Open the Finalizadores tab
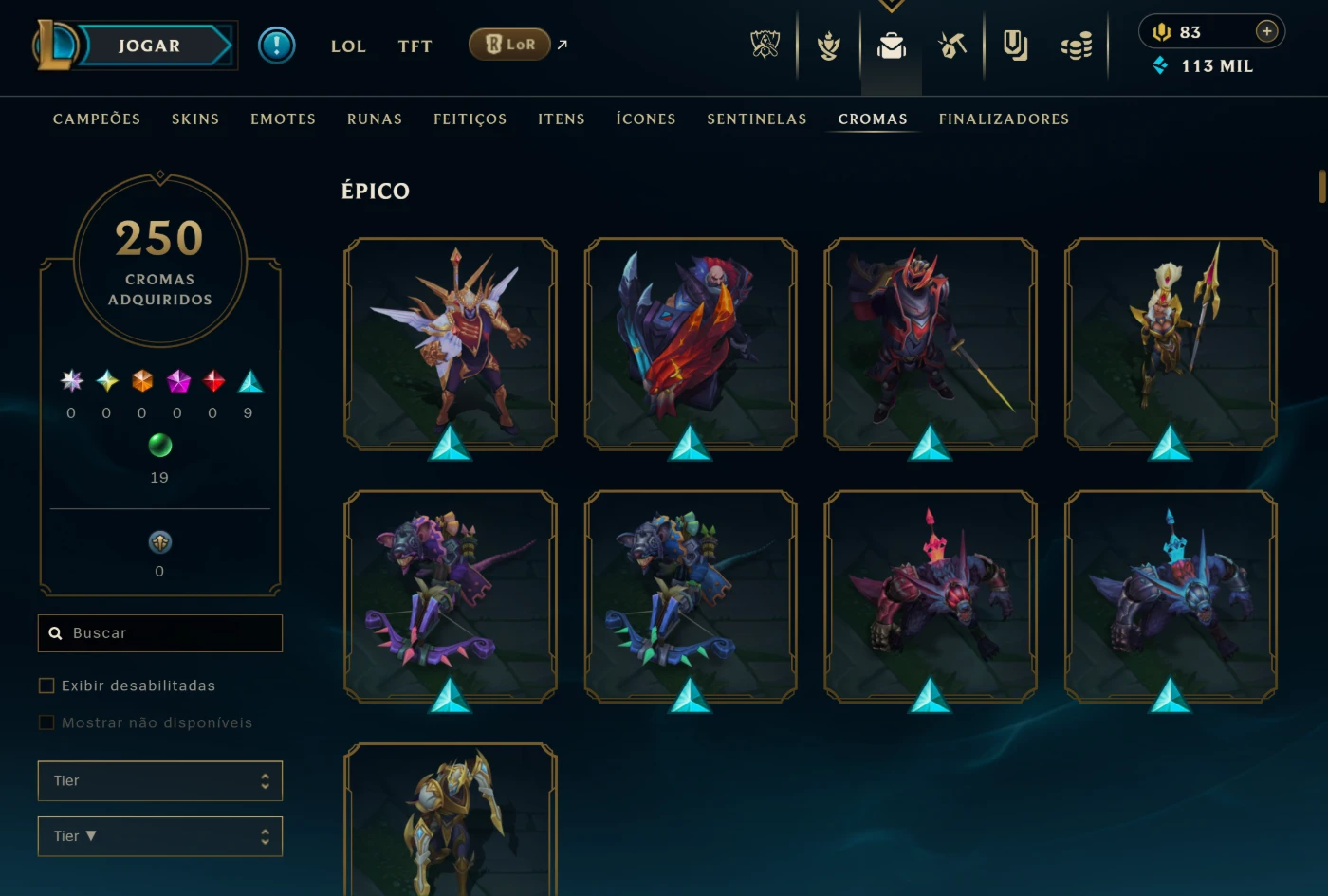This screenshot has height=896, width=1328. tap(1004, 119)
